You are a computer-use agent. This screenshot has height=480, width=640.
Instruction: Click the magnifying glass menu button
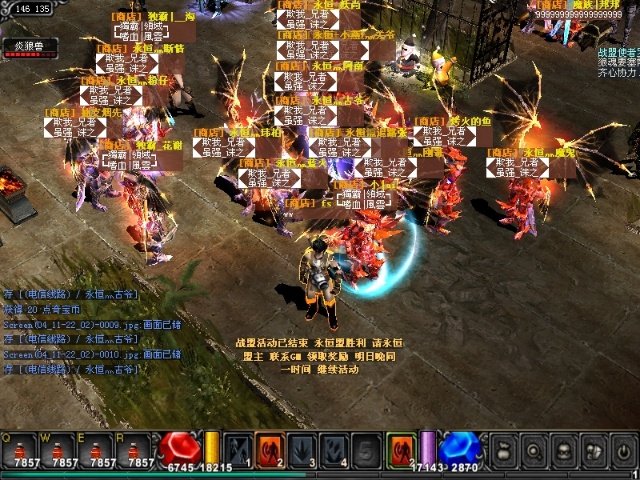coord(534,451)
